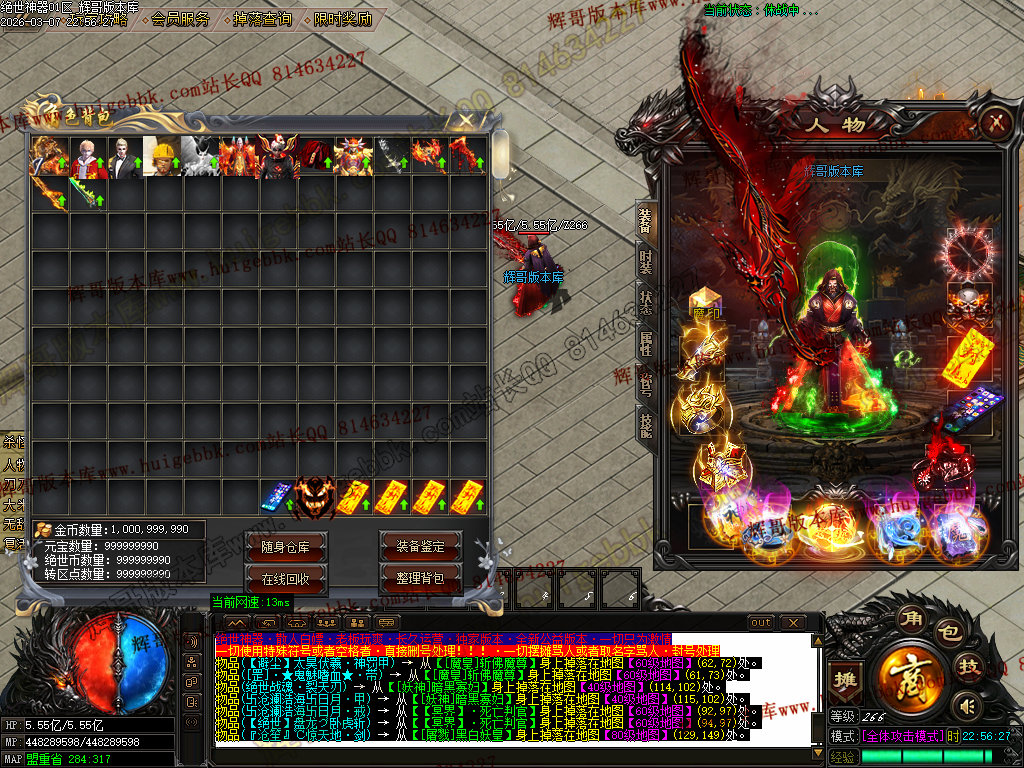The image size is (1024, 768).
Task: Switch to the 状态 status tab
Action: click(646, 302)
